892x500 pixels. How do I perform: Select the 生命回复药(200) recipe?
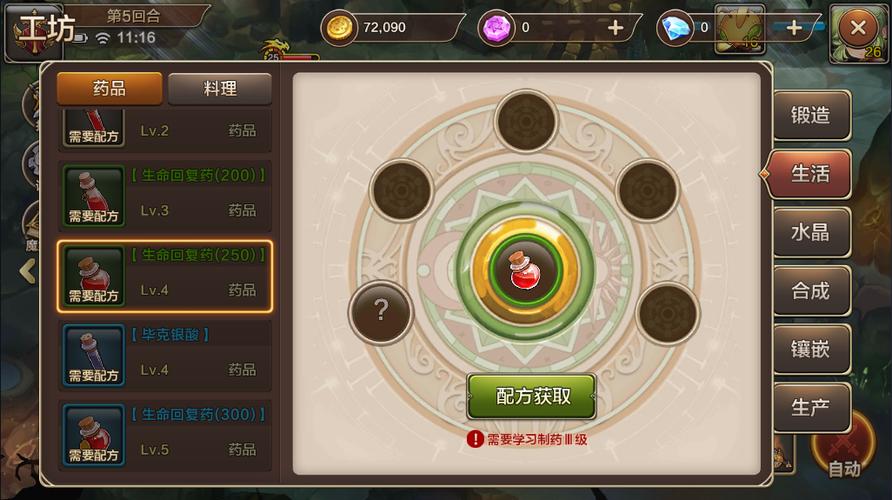click(x=164, y=193)
